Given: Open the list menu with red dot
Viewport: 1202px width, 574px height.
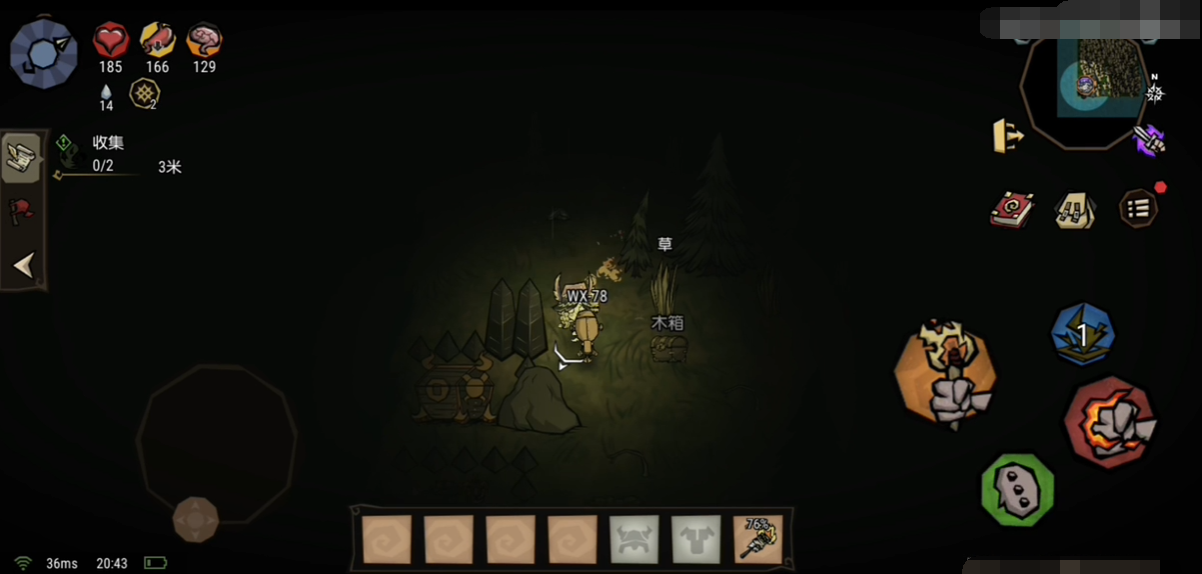Looking at the screenshot, I should click(1138, 208).
